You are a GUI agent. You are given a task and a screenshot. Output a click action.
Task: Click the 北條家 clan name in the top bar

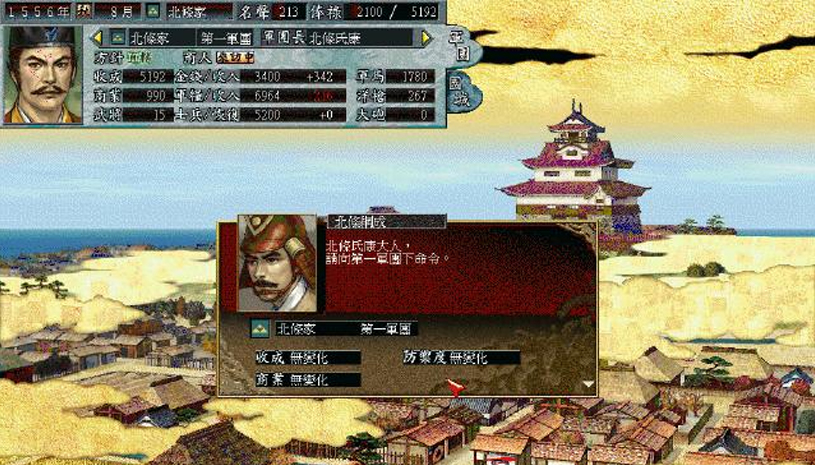(190, 10)
